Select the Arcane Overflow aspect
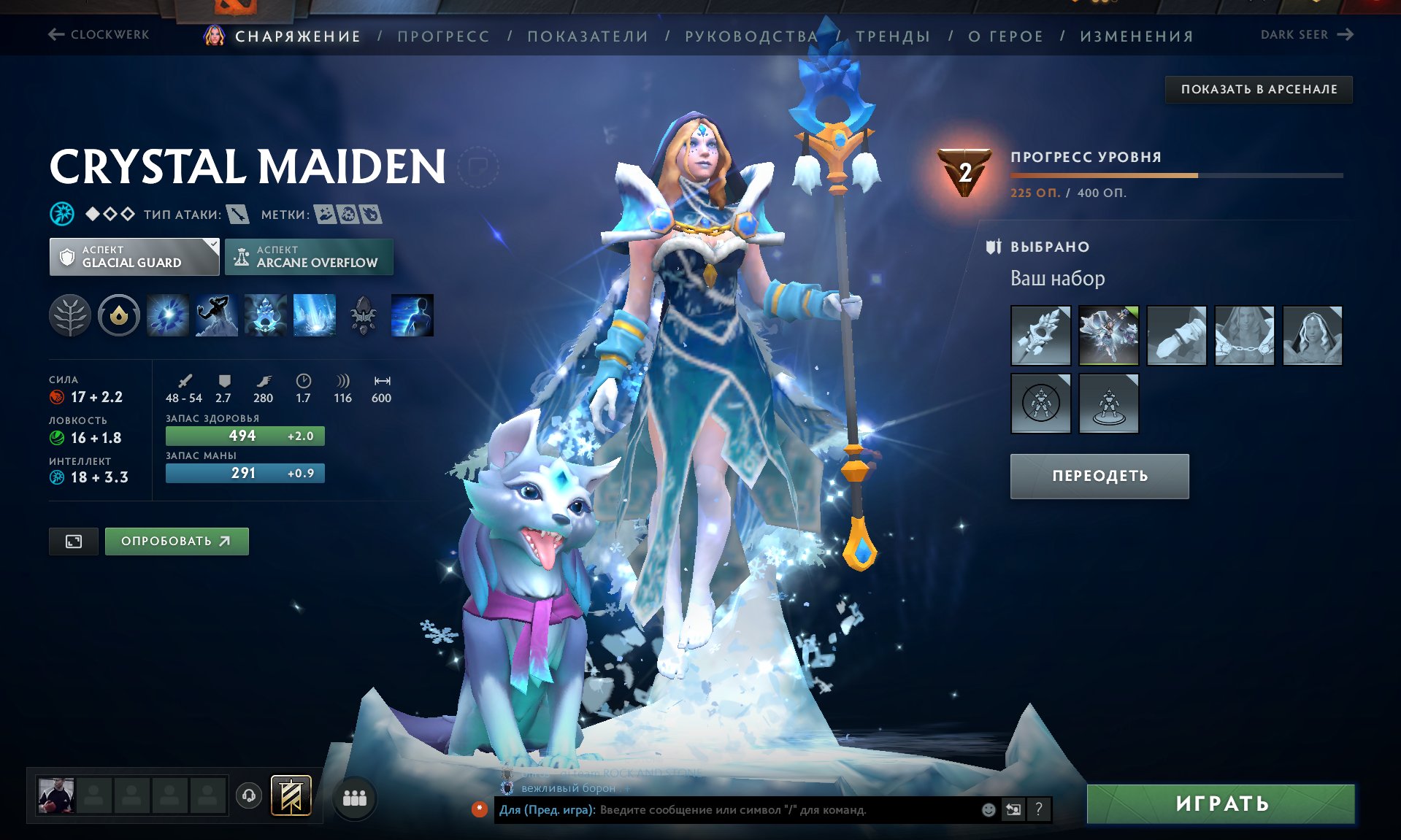1401x840 pixels. (x=309, y=256)
